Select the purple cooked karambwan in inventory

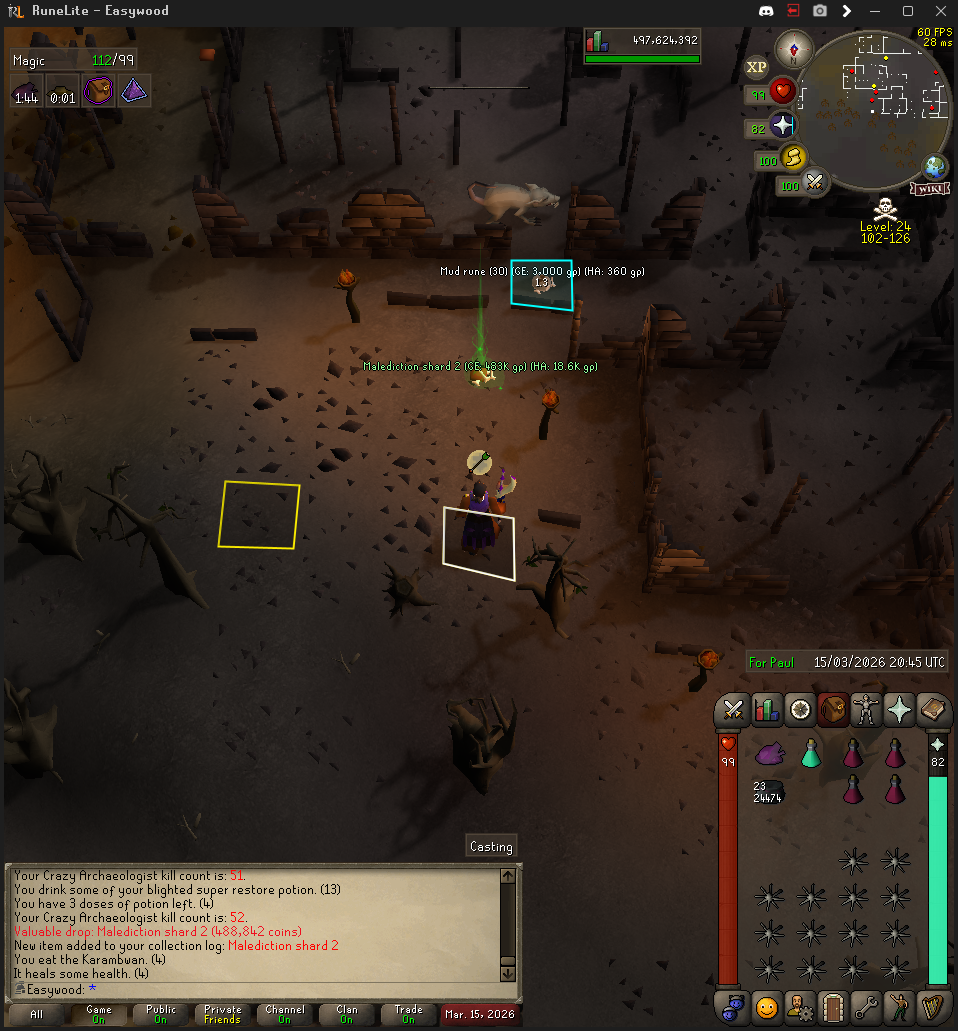coord(768,754)
